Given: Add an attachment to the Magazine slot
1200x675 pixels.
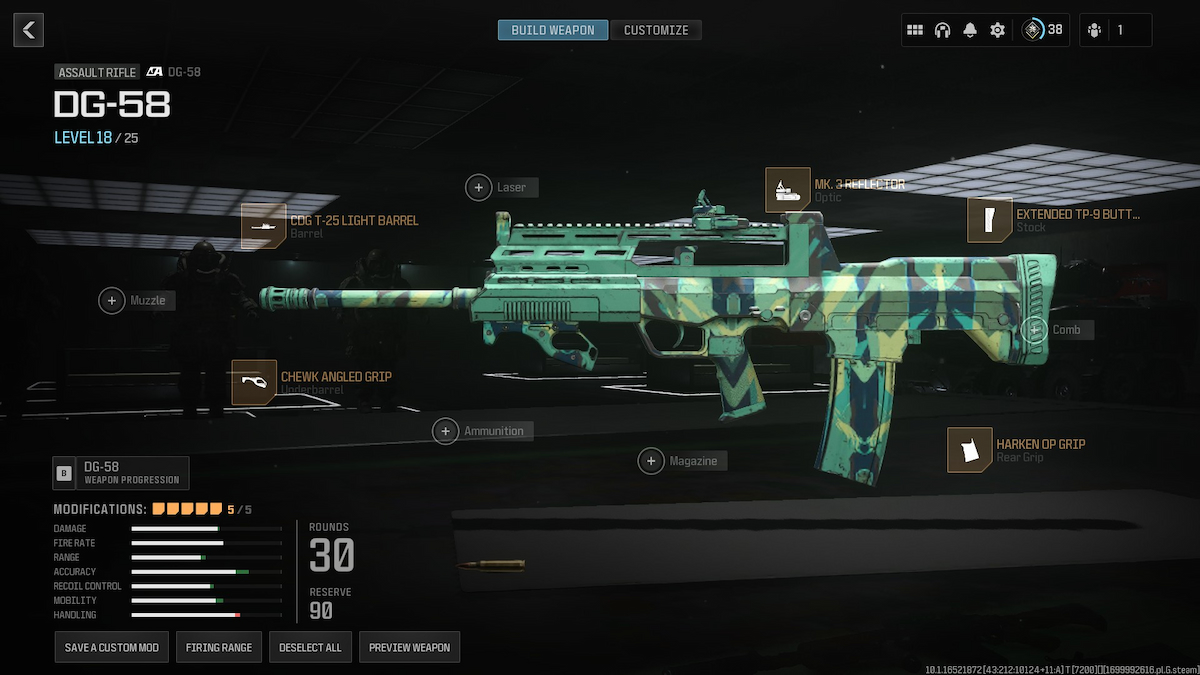Looking at the screenshot, I should [652, 461].
